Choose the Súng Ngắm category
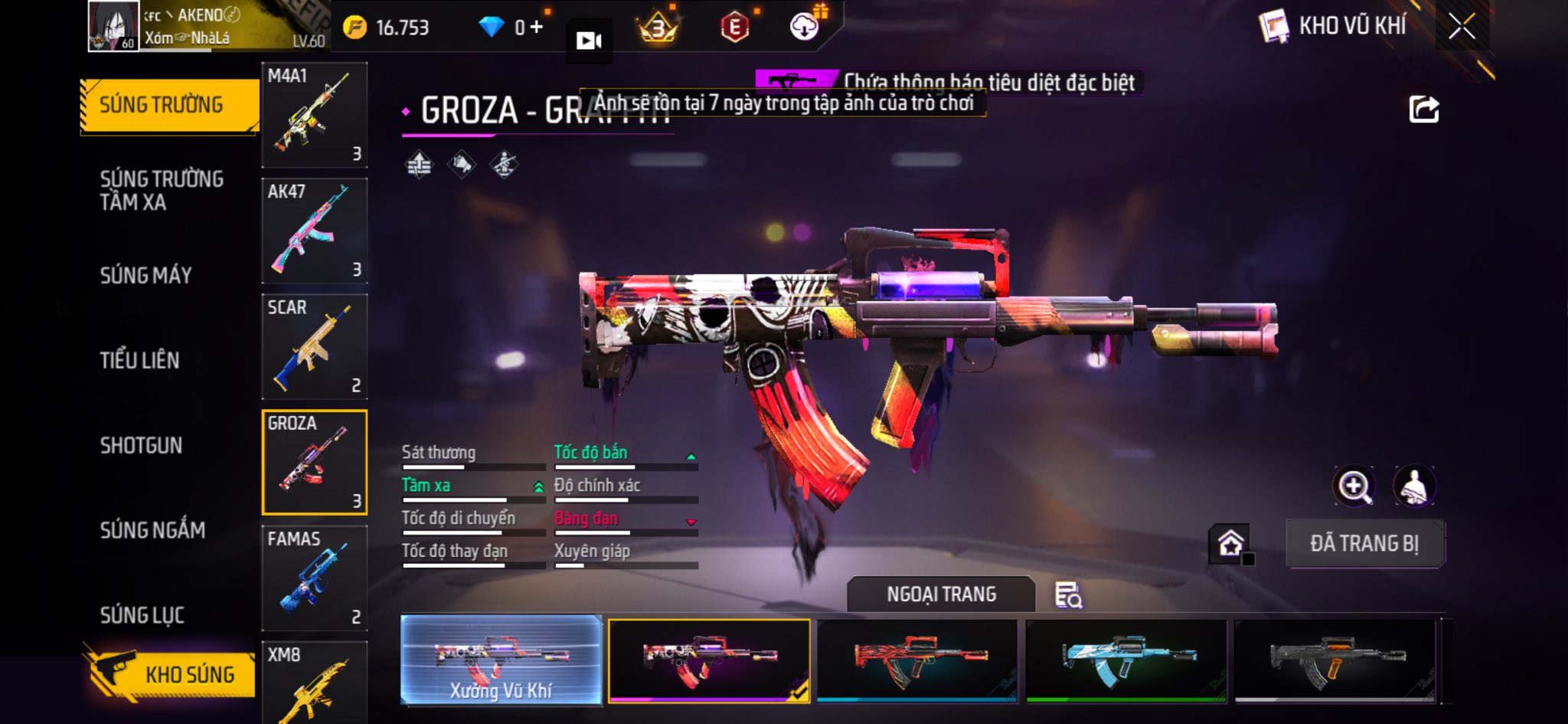This screenshot has height=724, width=1568. coord(152,530)
